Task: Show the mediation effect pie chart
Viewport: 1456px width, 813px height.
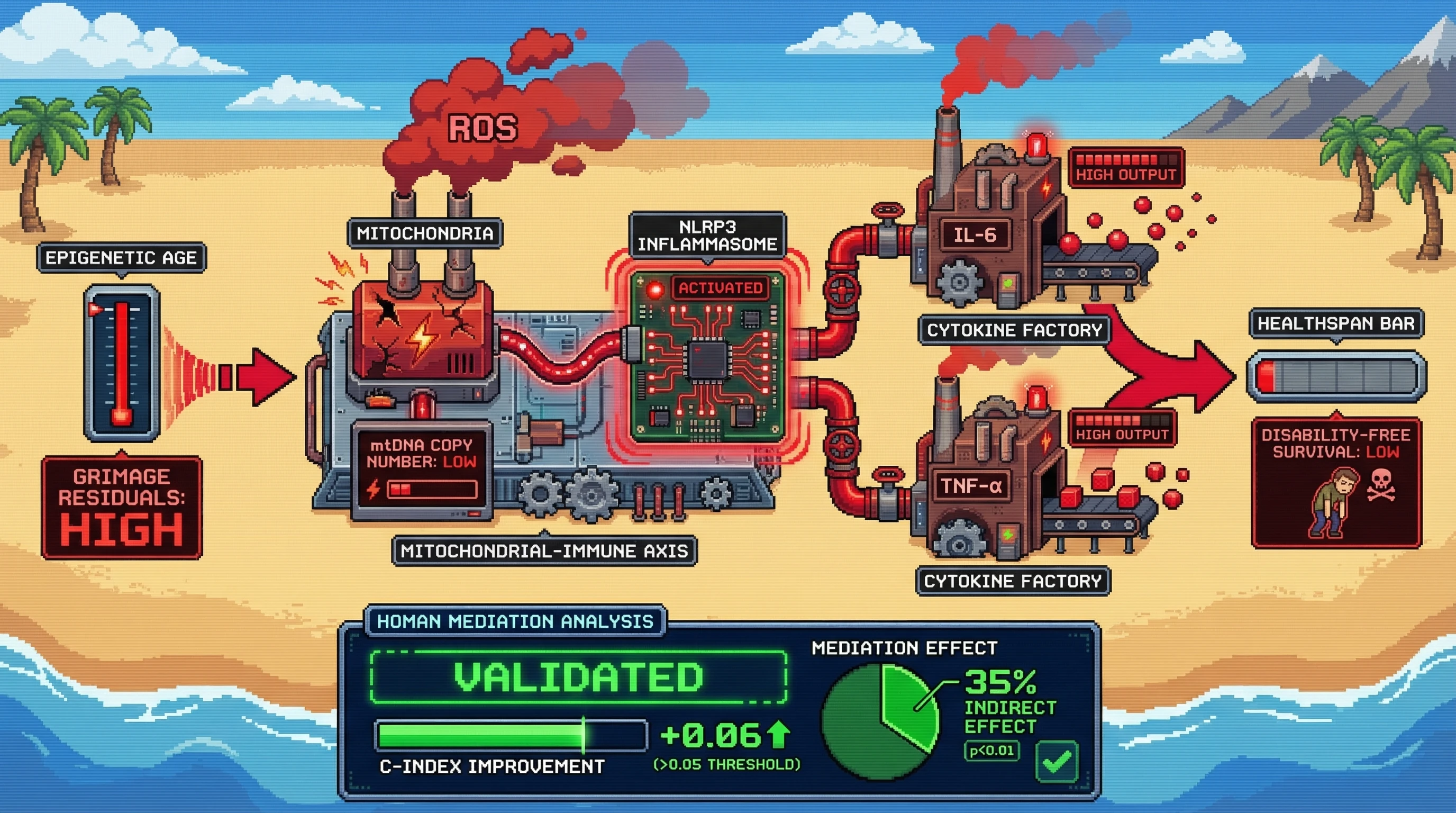Action: tap(880, 721)
